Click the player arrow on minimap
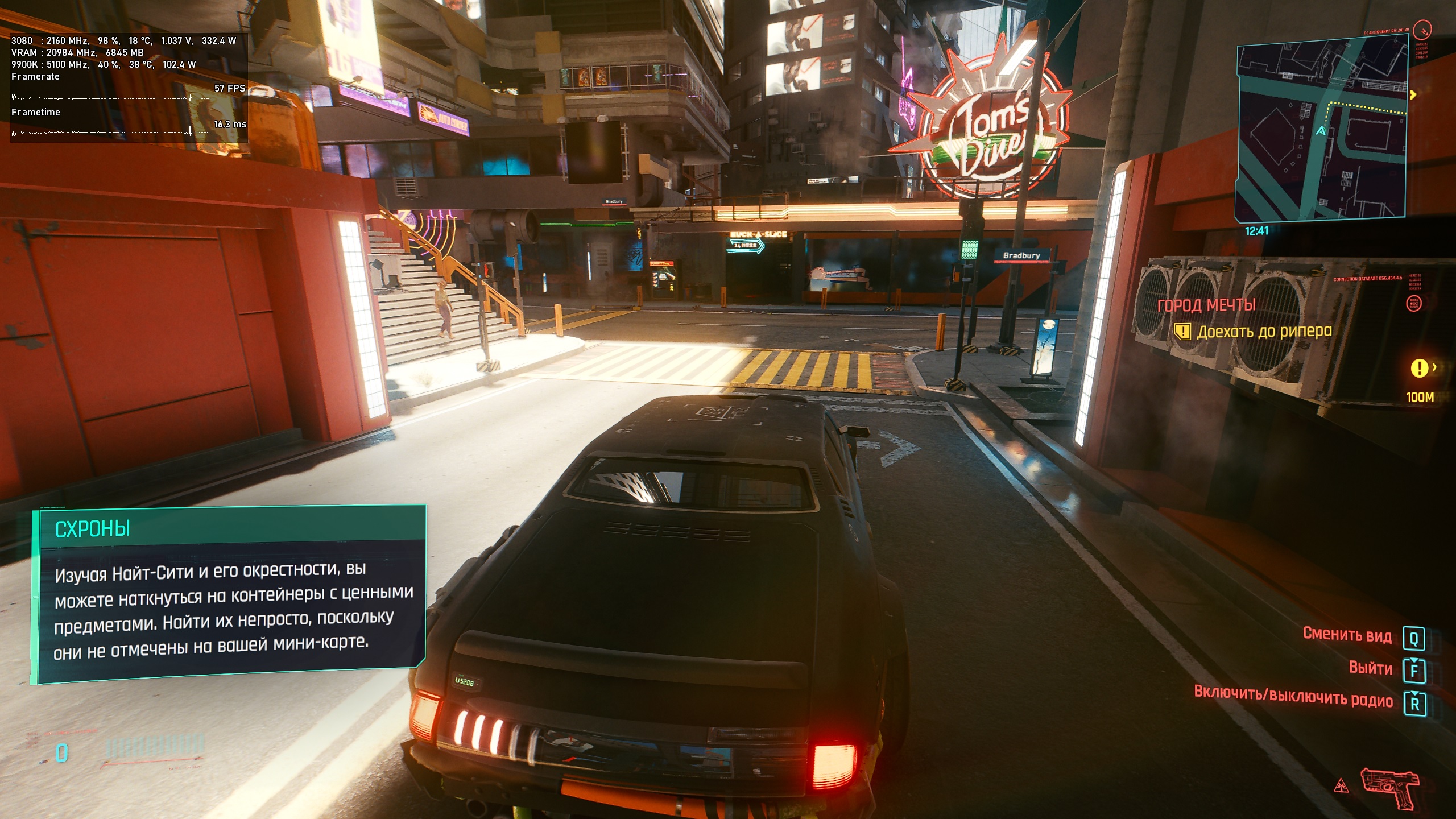 pos(1321,131)
